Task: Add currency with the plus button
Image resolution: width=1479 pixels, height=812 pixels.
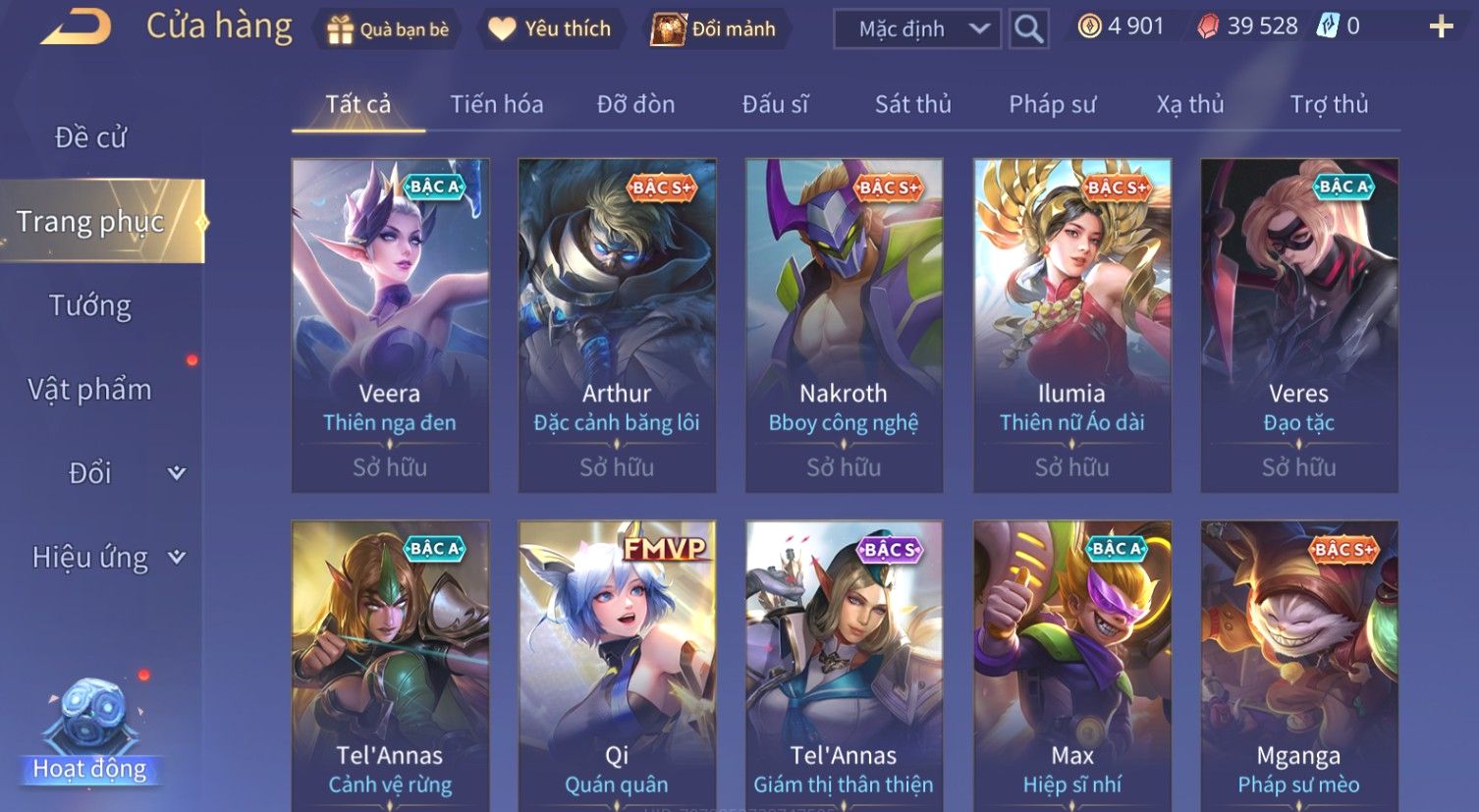Action: tap(1440, 27)
